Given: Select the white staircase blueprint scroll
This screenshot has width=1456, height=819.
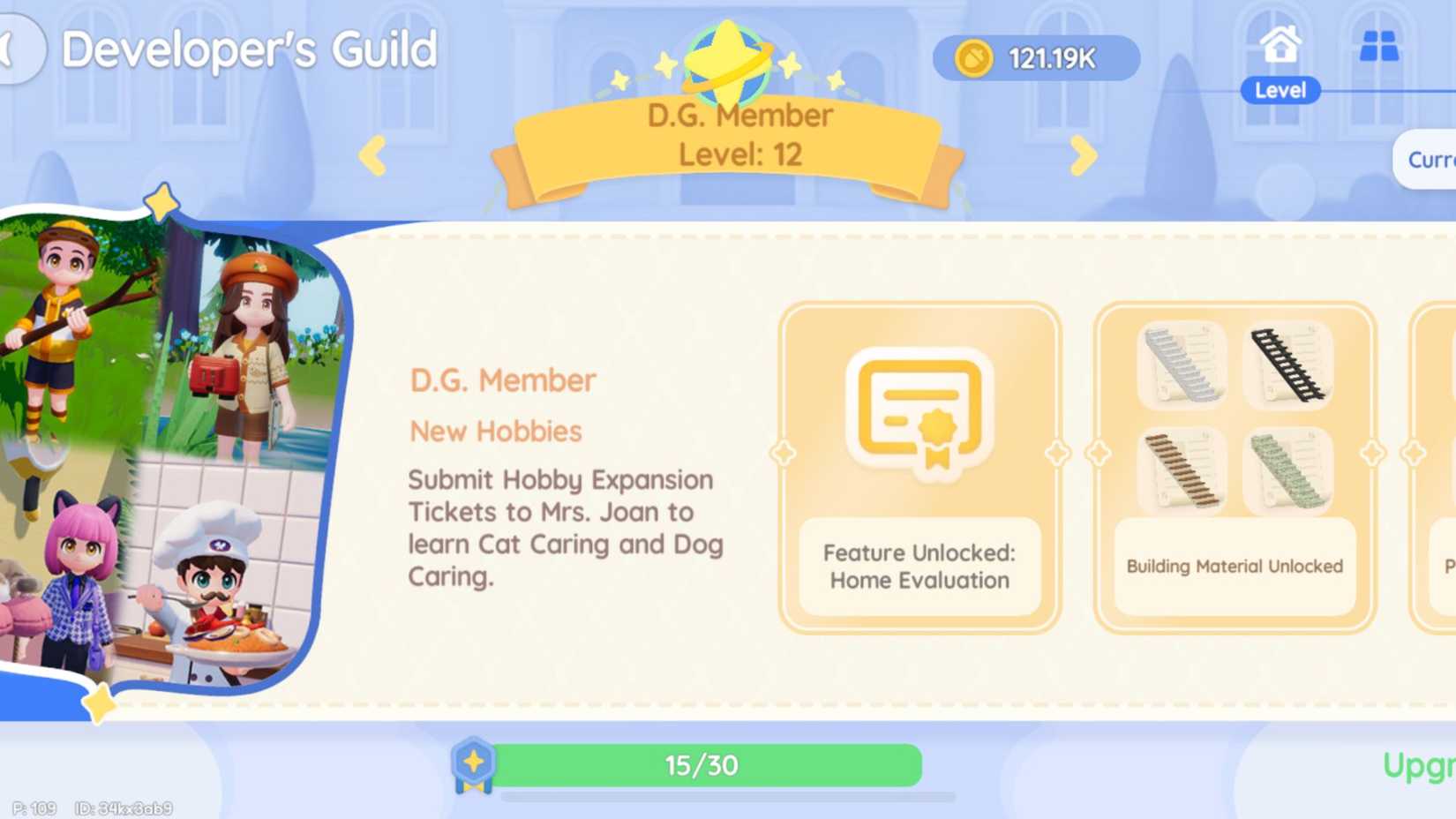Looking at the screenshot, I should (1183, 364).
